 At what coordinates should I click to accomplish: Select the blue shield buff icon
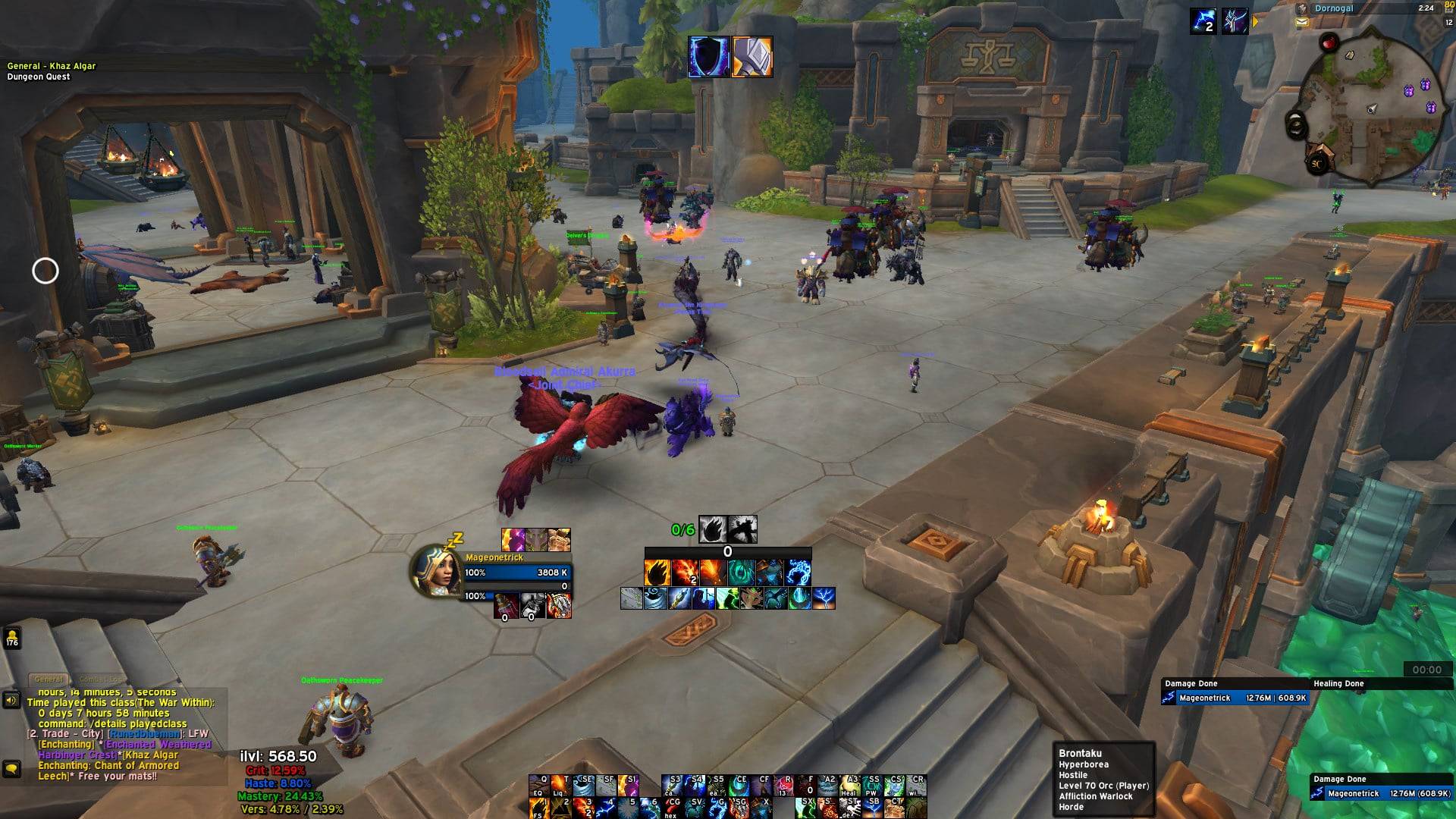tap(708, 57)
